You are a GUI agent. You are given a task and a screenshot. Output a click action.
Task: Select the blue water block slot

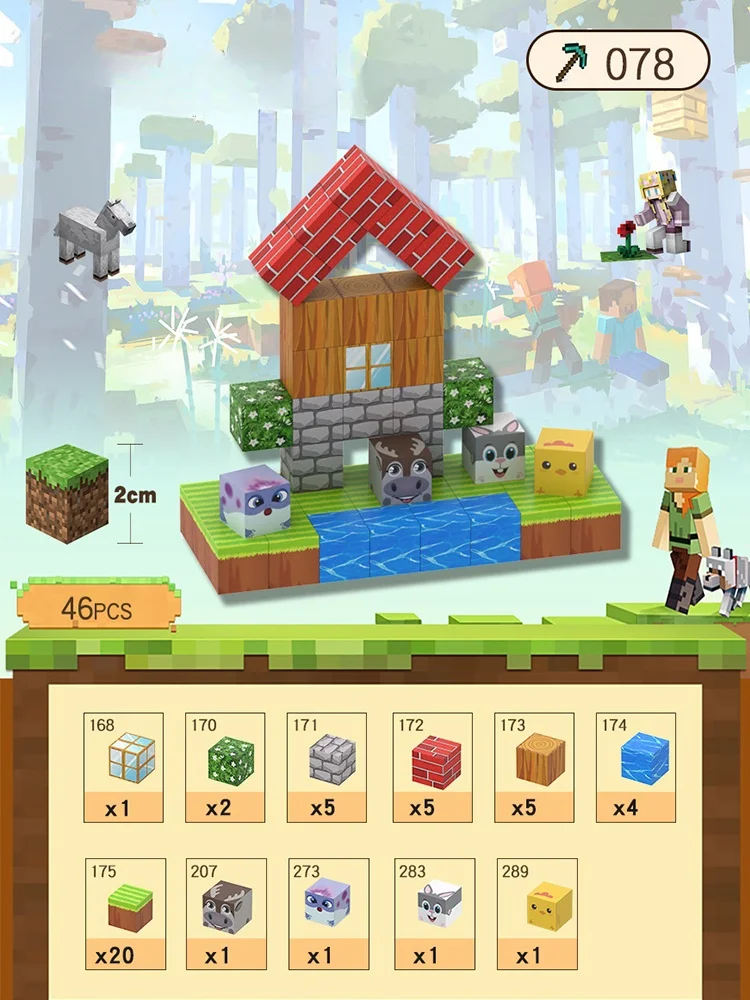636,767
